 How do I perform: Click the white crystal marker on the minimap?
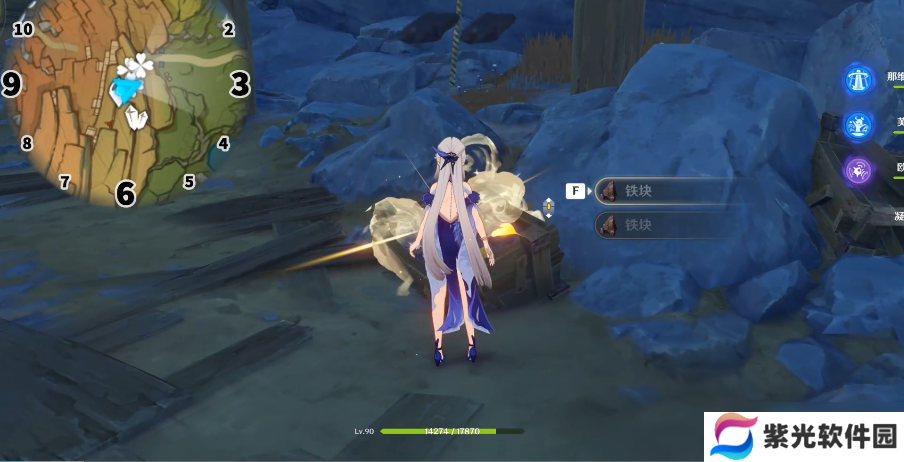coord(135,119)
